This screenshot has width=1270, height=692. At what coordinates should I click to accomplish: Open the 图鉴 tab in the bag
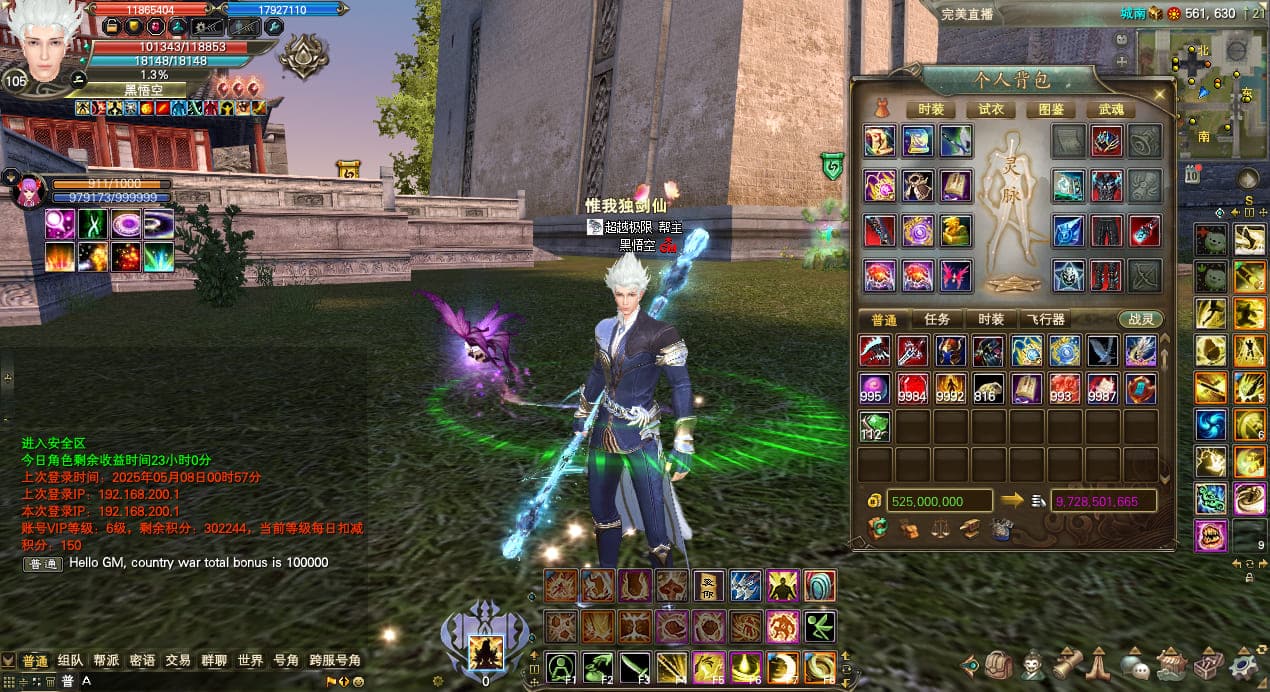point(1051,109)
